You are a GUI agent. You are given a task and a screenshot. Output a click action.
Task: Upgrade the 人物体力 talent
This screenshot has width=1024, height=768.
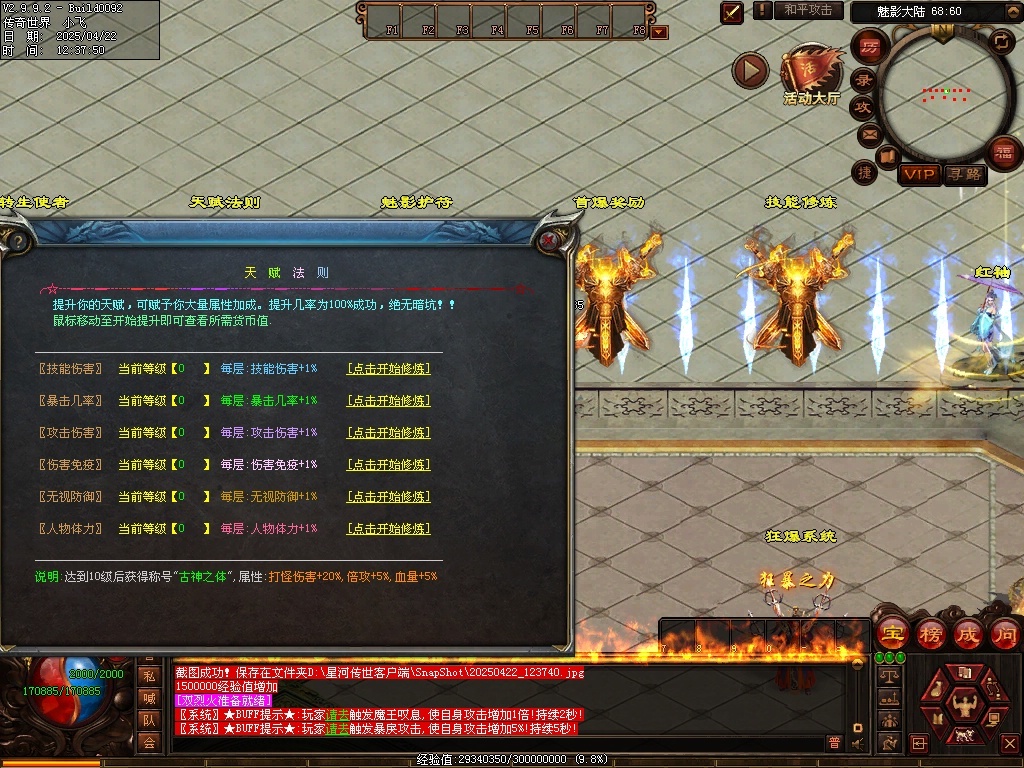[x=388, y=529]
